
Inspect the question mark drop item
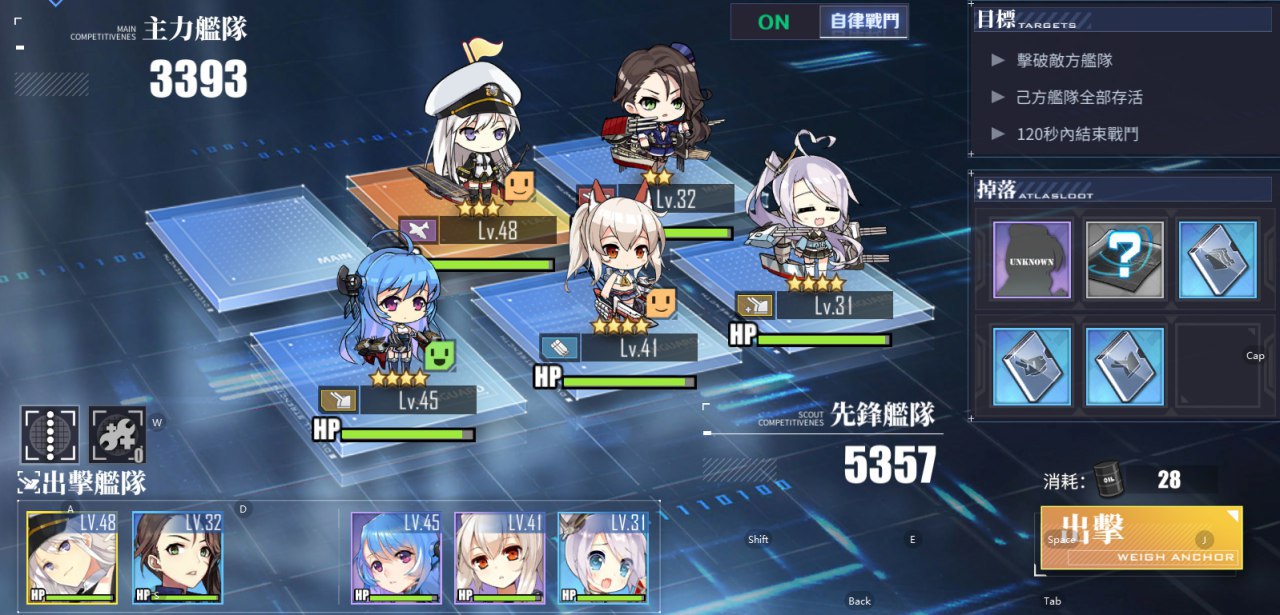1125,259
